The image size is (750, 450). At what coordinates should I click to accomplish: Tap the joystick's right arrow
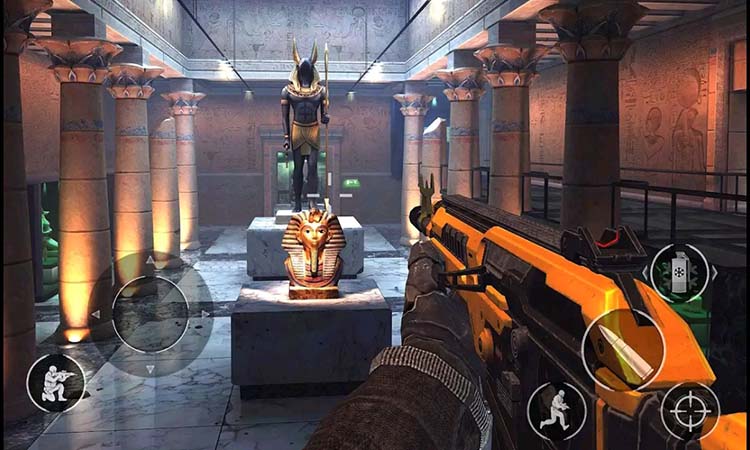(205, 314)
